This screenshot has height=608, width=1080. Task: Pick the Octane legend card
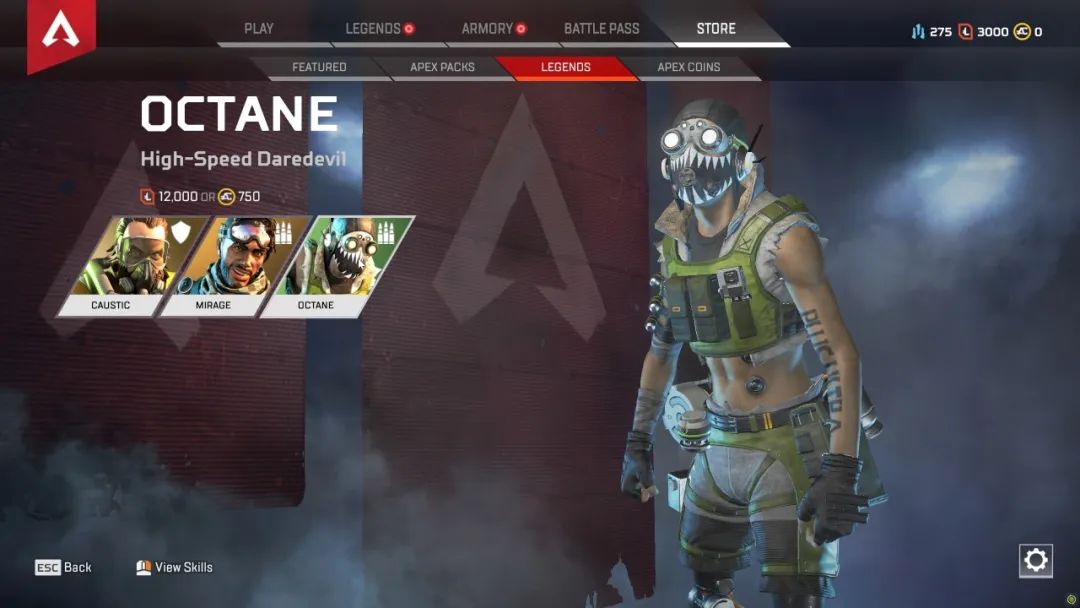[330, 266]
